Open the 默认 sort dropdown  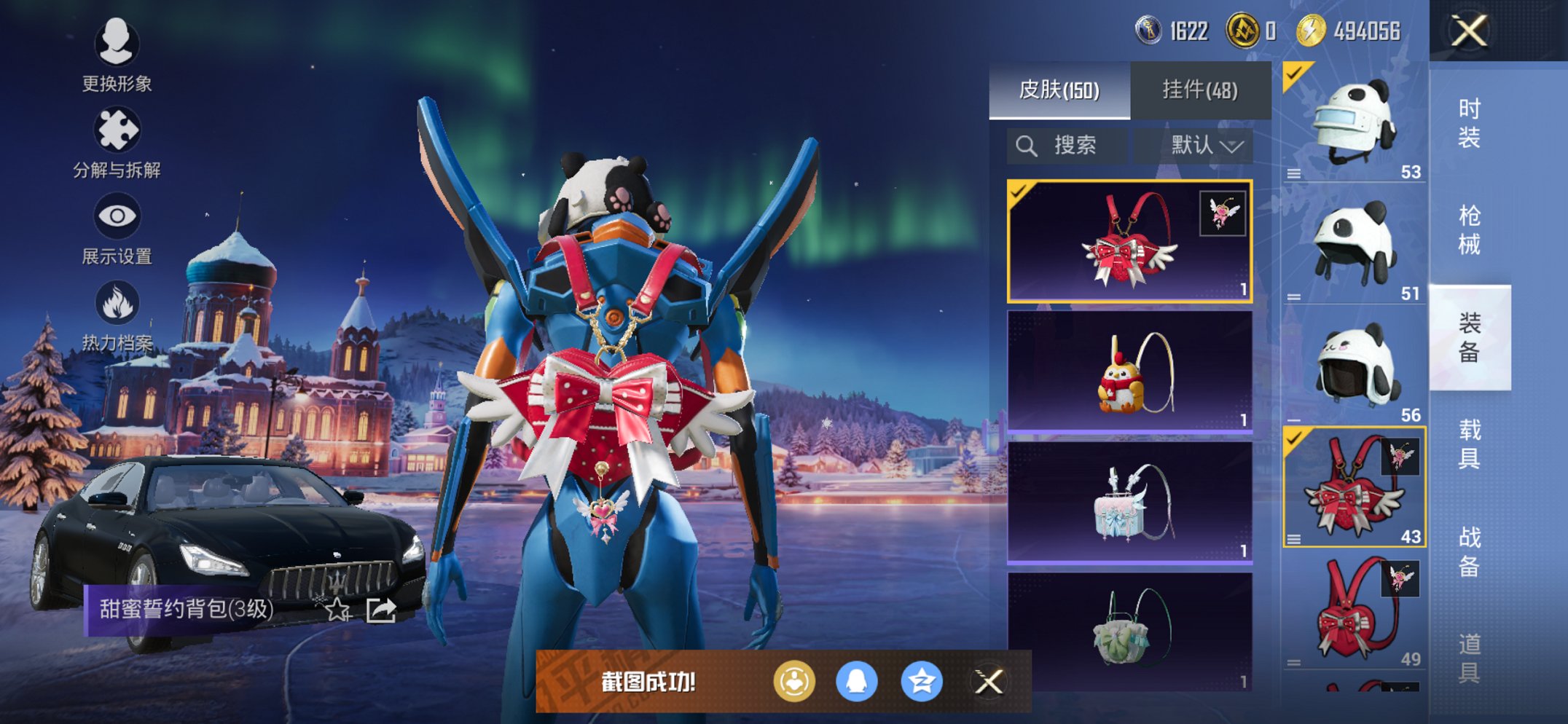tap(1206, 146)
